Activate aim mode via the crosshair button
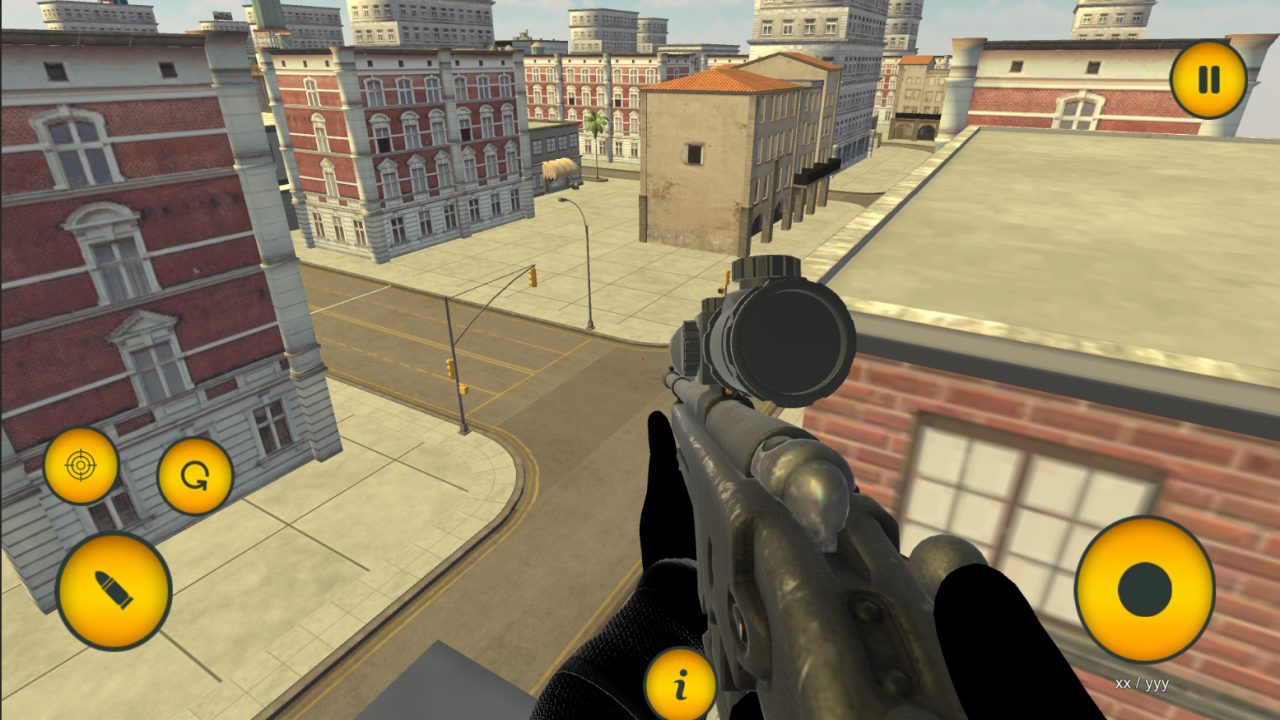 coord(81,463)
